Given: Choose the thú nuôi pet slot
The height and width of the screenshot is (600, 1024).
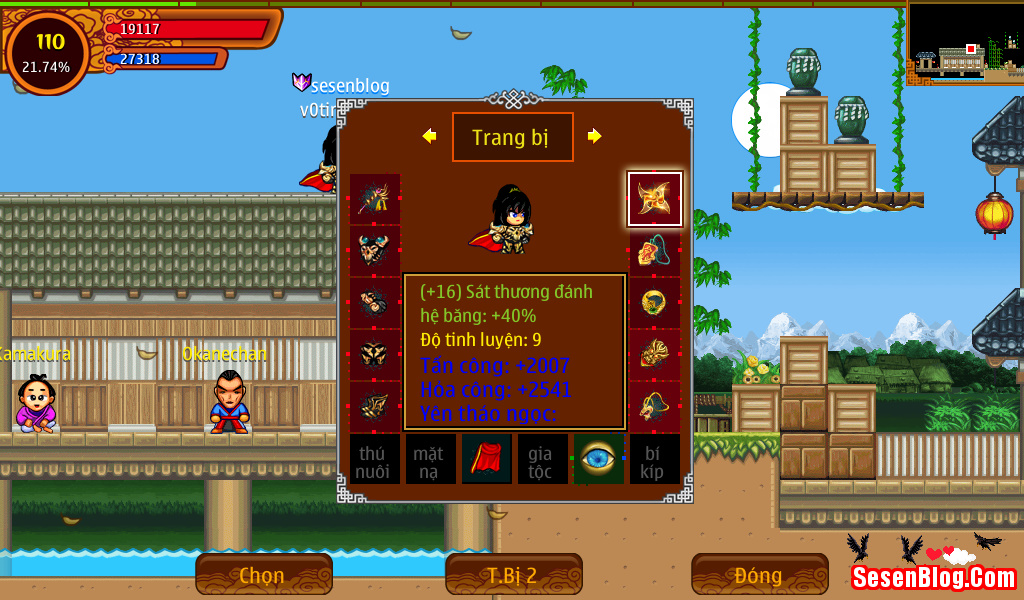Looking at the screenshot, I should tap(375, 459).
